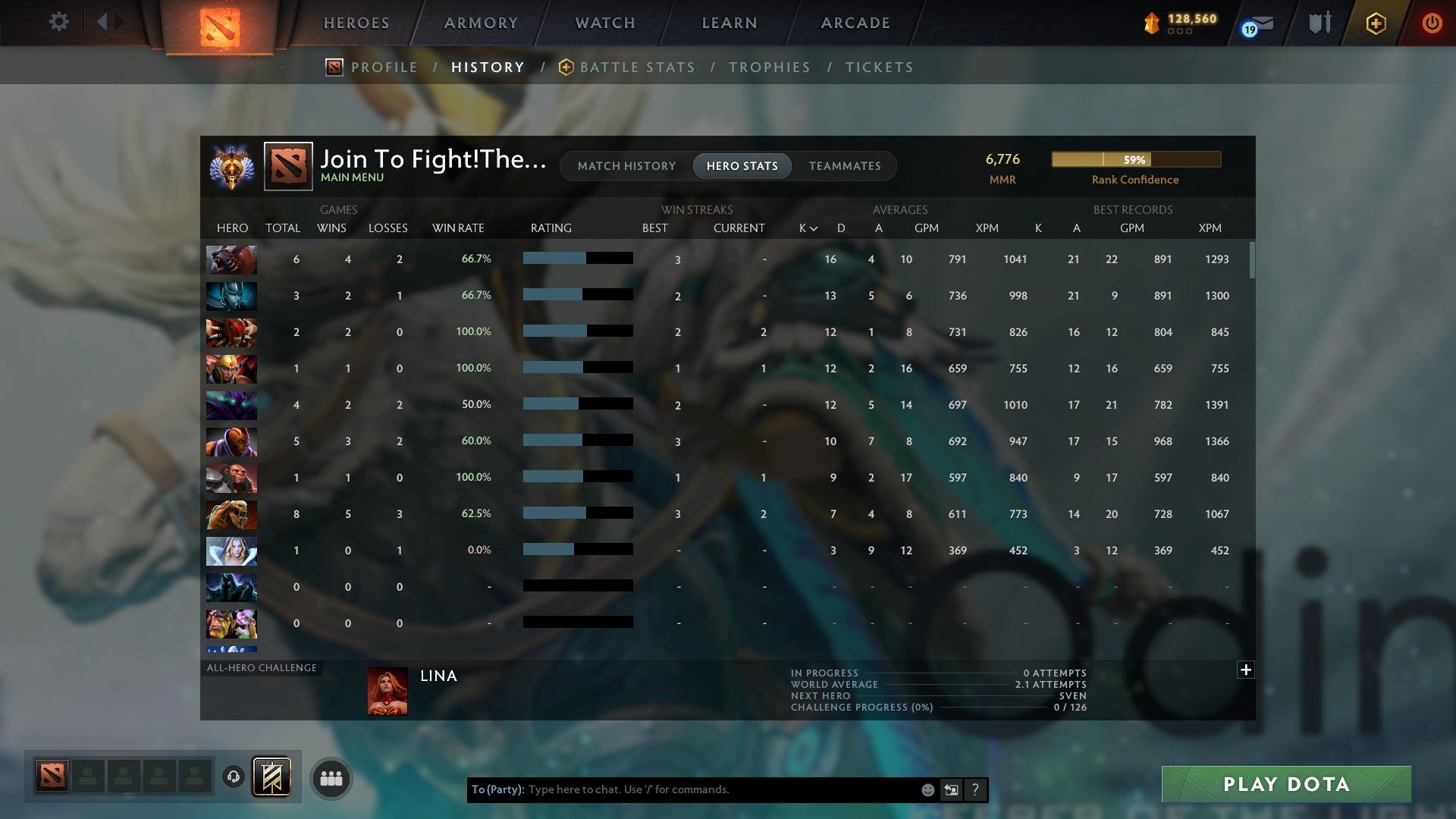Image resolution: width=1456 pixels, height=819 pixels.
Task: Toggle the whisper chat icon beside the emoji button
Action: pyautogui.click(x=951, y=789)
